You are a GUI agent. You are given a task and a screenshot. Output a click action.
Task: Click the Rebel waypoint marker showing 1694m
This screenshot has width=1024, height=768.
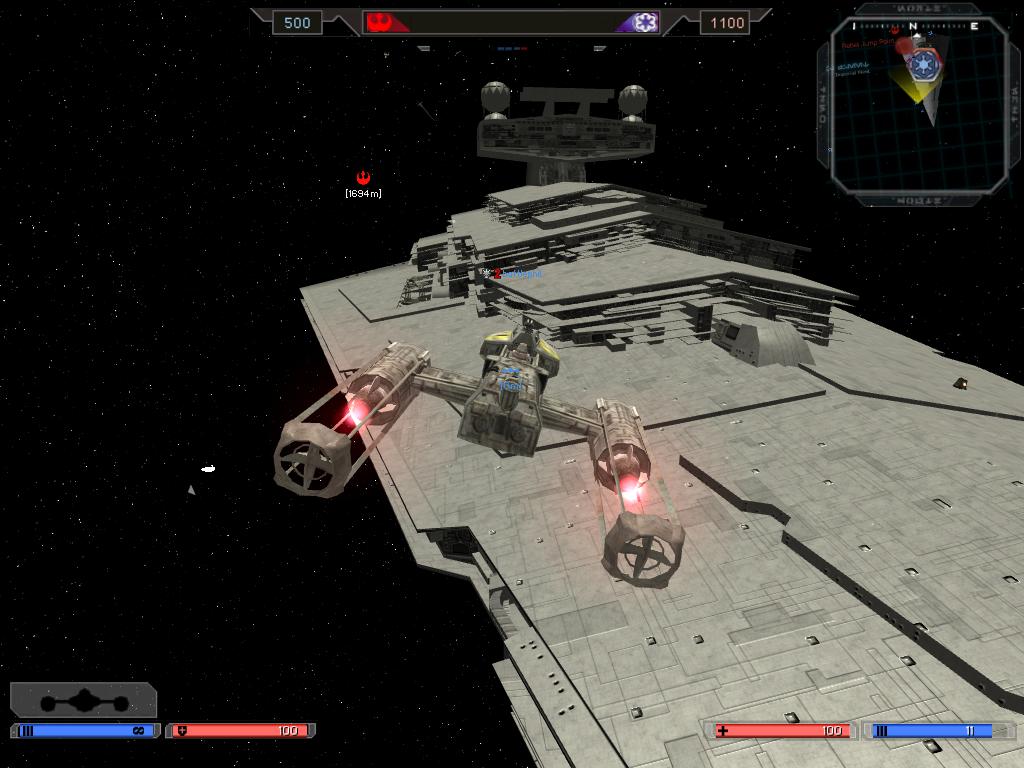pyautogui.click(x=363, y=178)
